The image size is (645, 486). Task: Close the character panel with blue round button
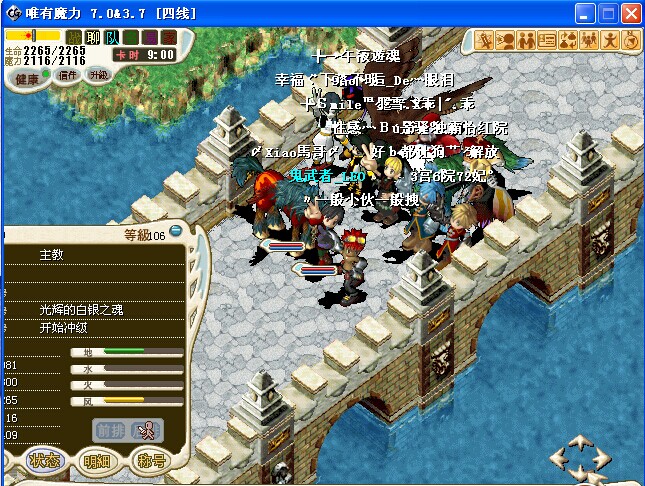click(x=174, y=232)
